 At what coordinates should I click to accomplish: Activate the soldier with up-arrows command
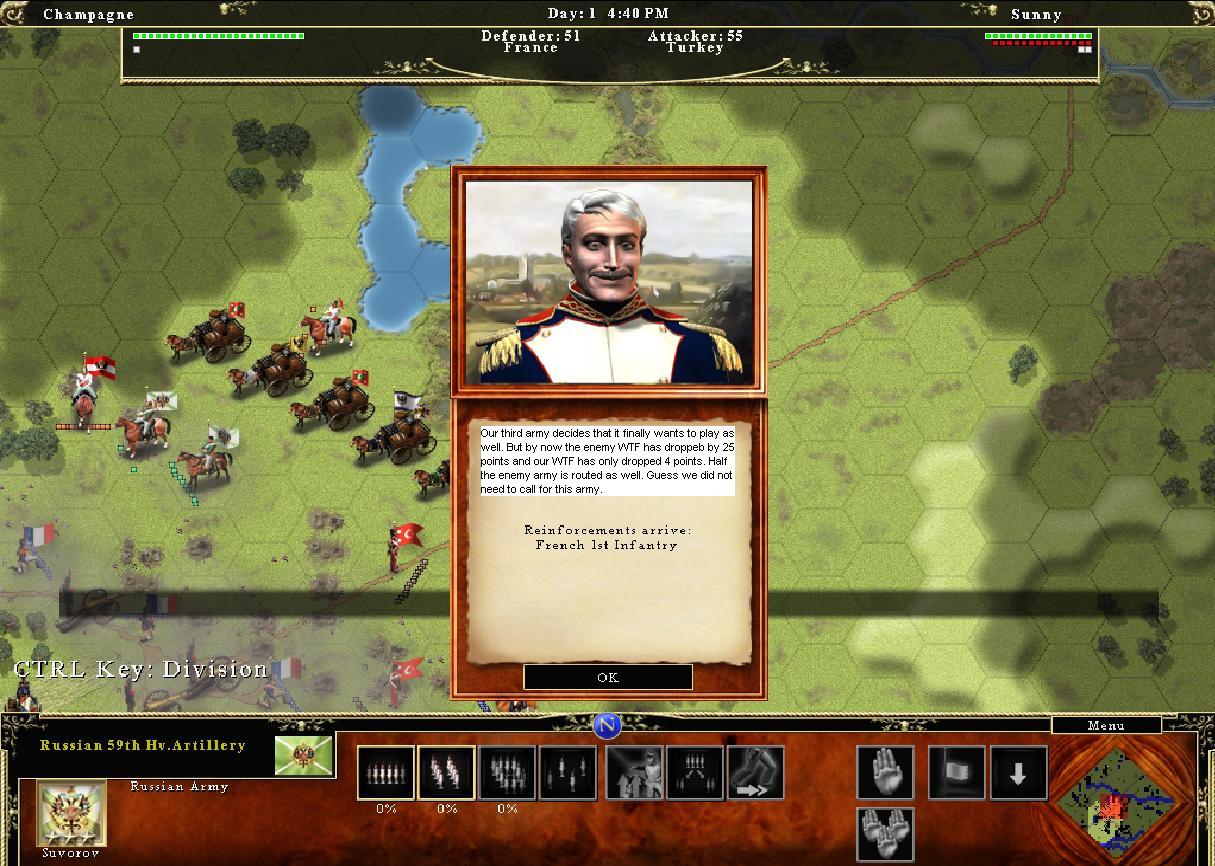click(634, 773)
